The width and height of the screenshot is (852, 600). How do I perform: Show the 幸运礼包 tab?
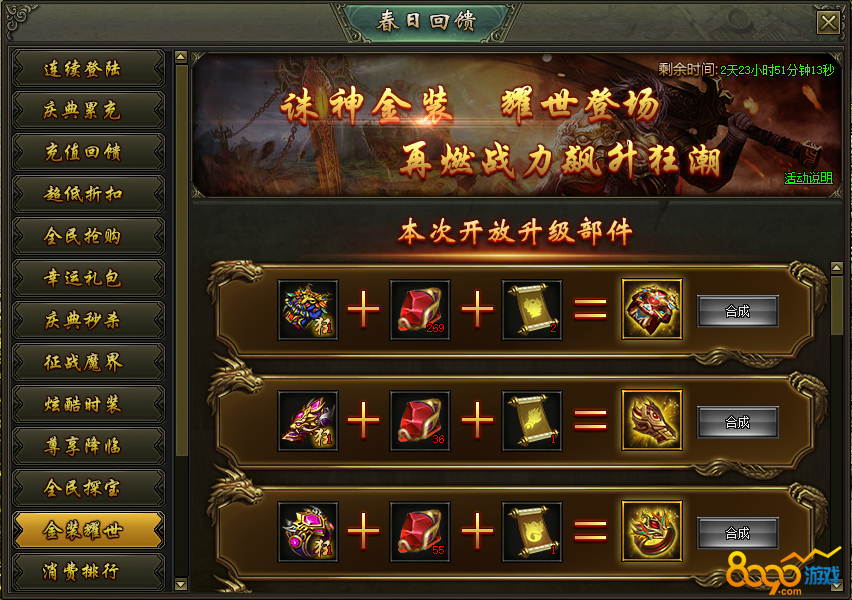click(x=88, y=278)
